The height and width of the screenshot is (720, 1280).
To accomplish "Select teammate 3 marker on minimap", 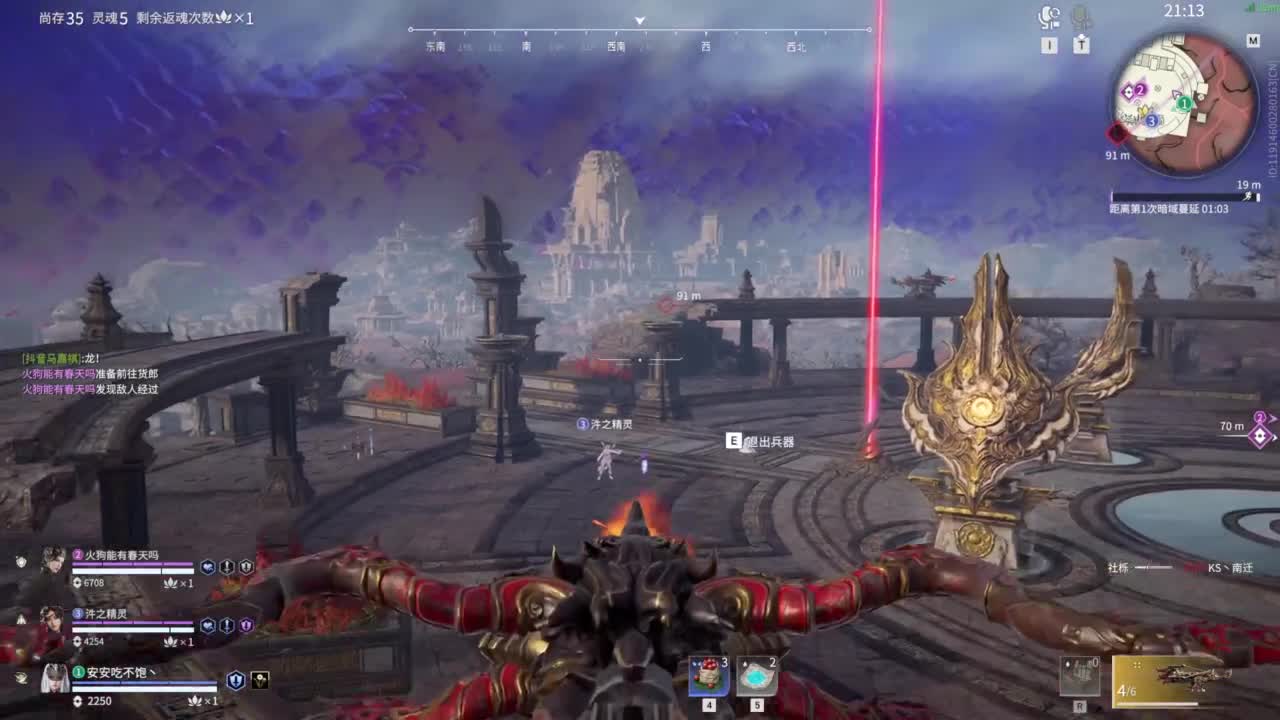I will coord(1151,120).
